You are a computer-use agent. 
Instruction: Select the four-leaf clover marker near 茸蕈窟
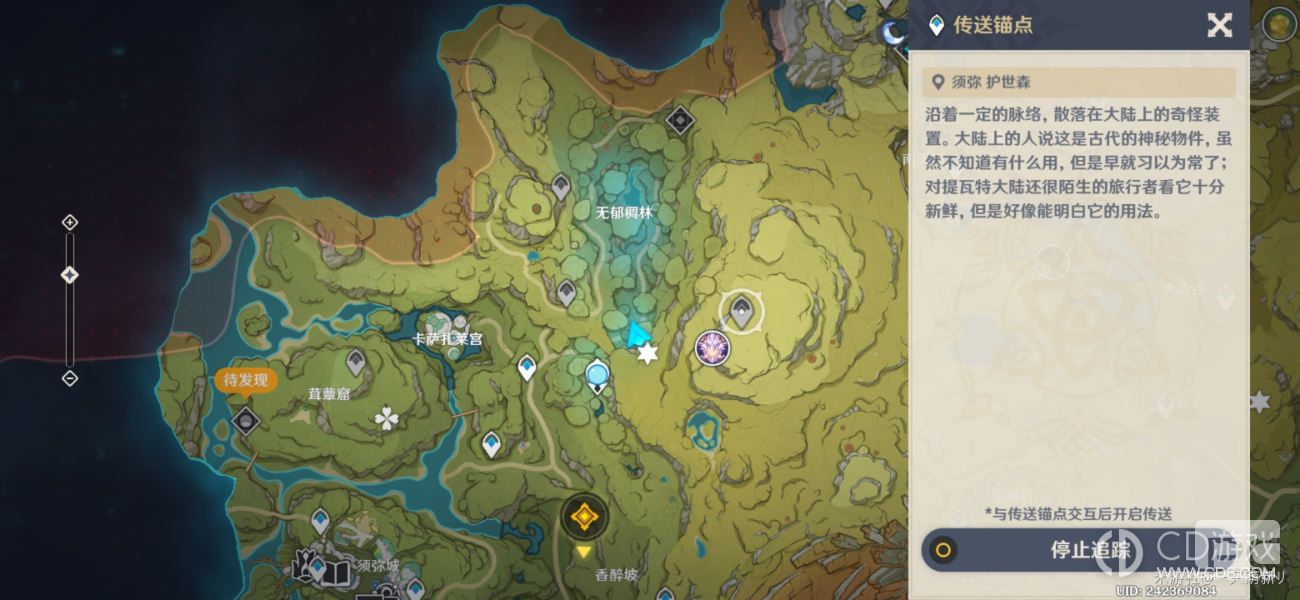pos(386,419)
